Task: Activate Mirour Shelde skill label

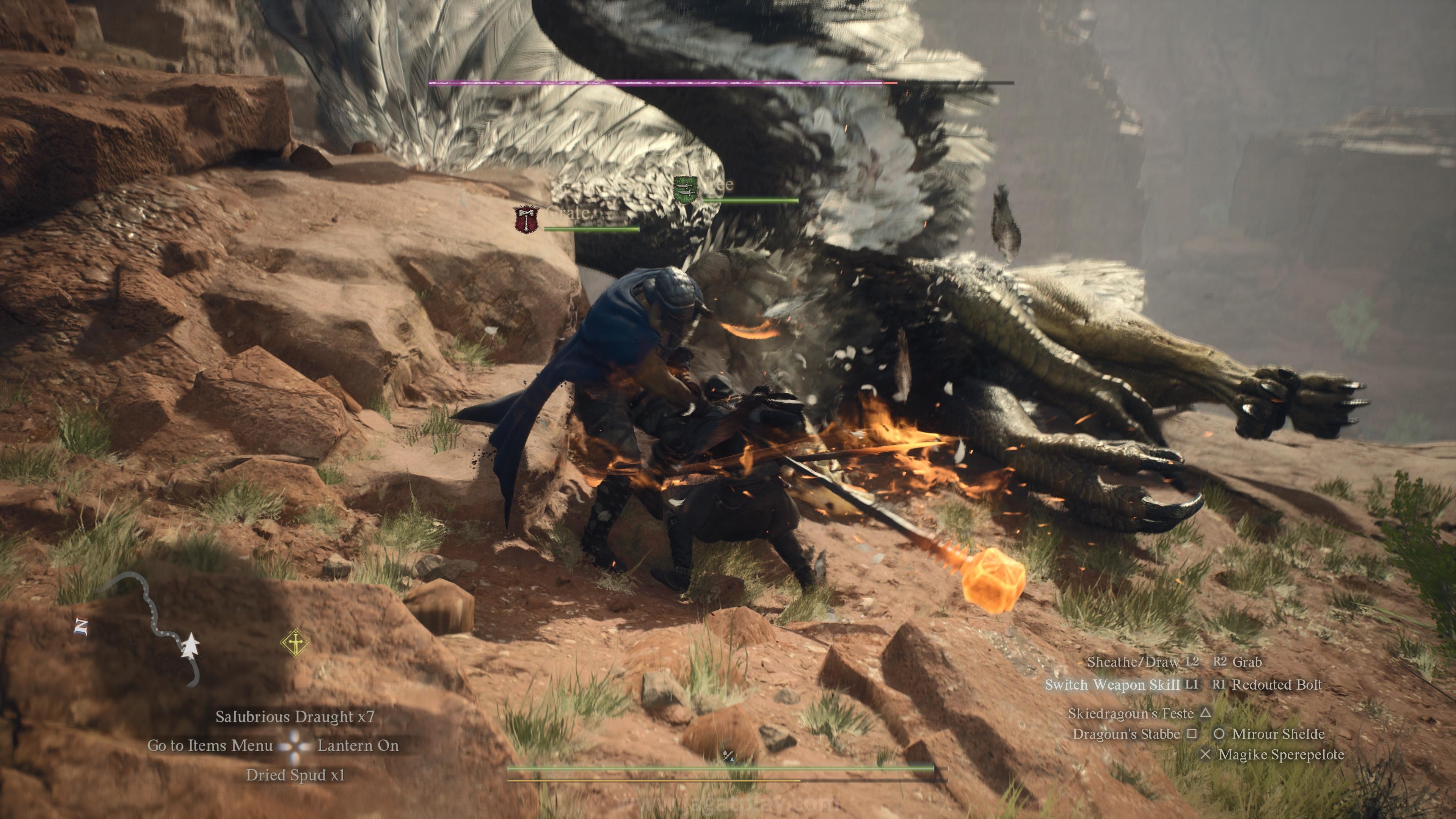Action: point(1278,734)
